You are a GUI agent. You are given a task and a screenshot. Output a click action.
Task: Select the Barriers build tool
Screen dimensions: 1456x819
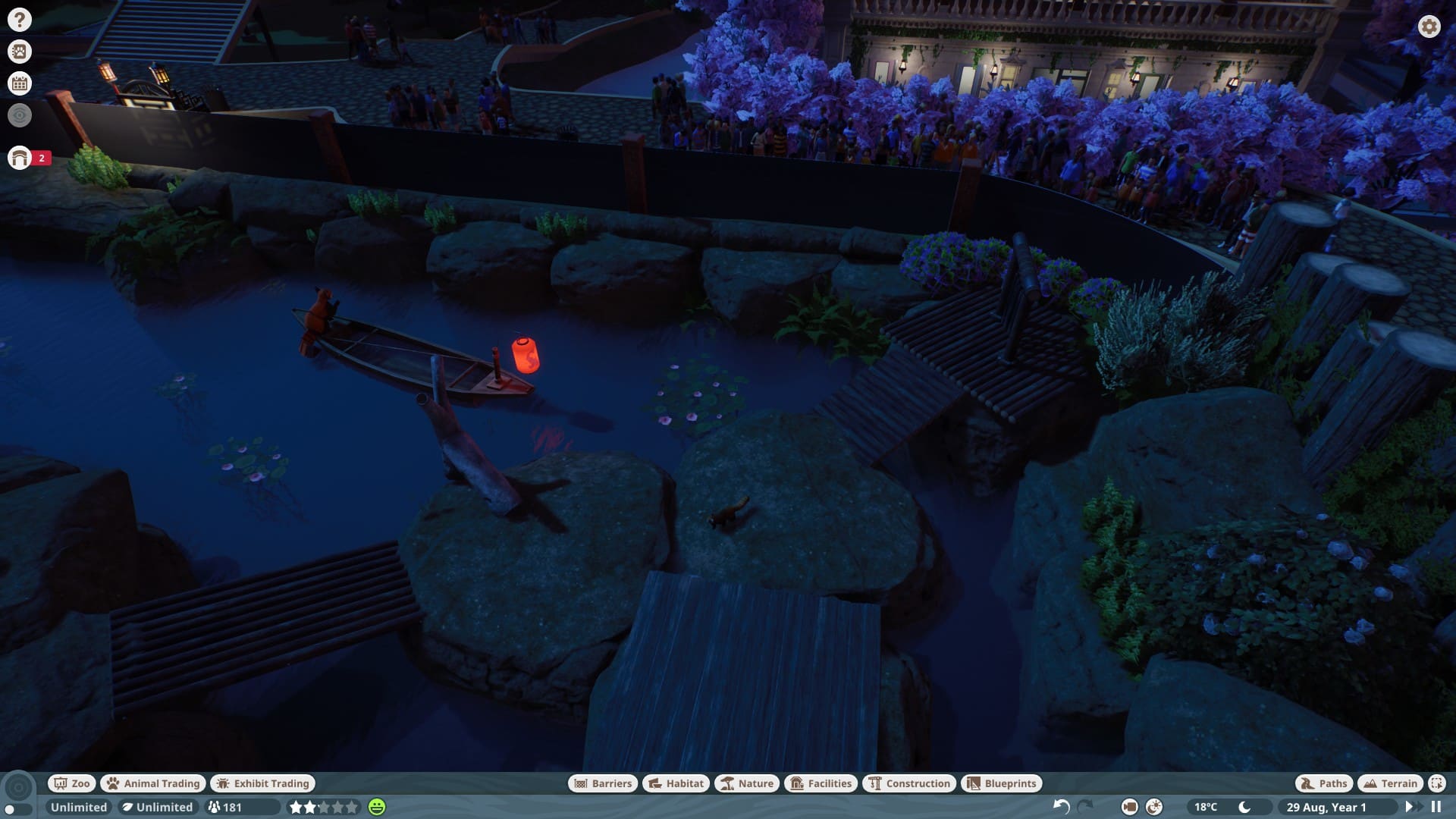click(x=603, y=783)
